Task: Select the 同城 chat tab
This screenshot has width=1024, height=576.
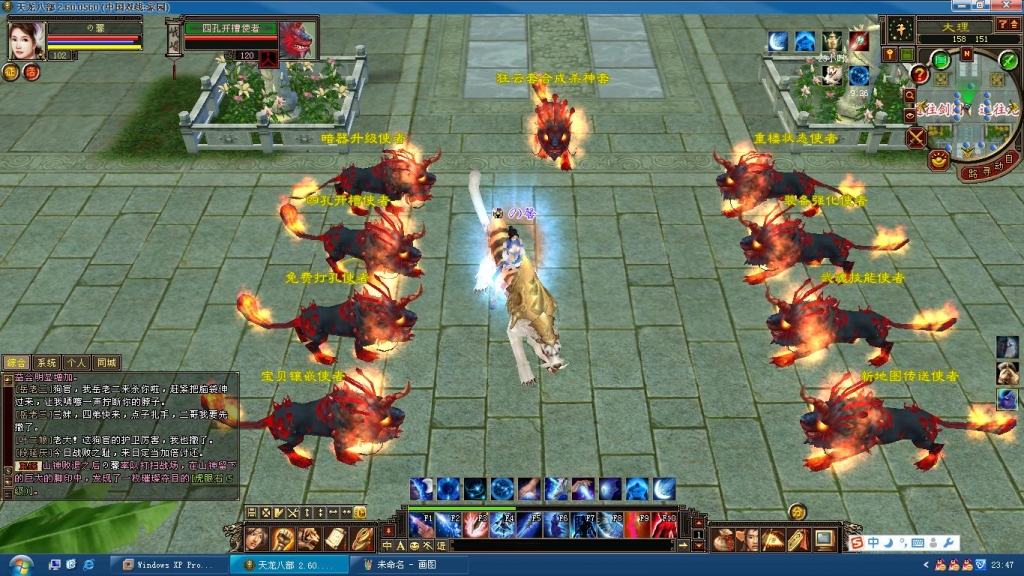Action: coord(106,362)
